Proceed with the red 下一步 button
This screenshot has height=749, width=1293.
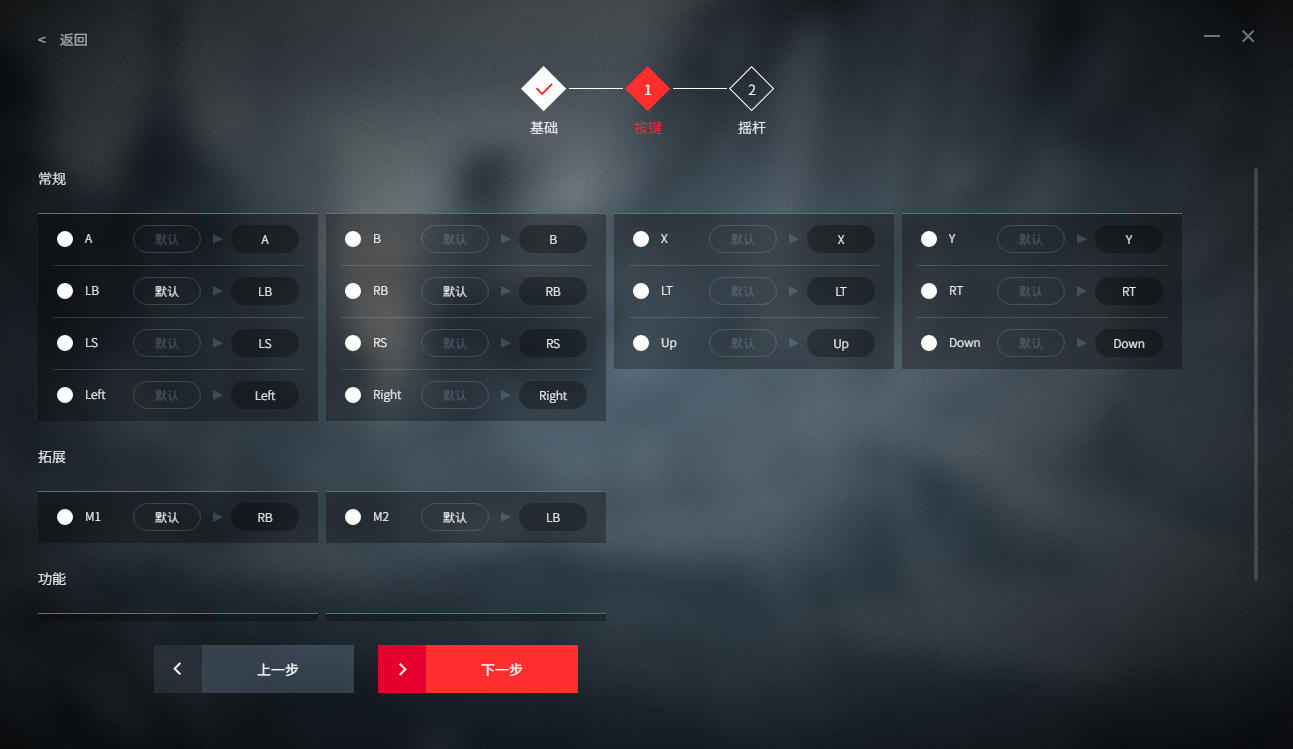478,669
